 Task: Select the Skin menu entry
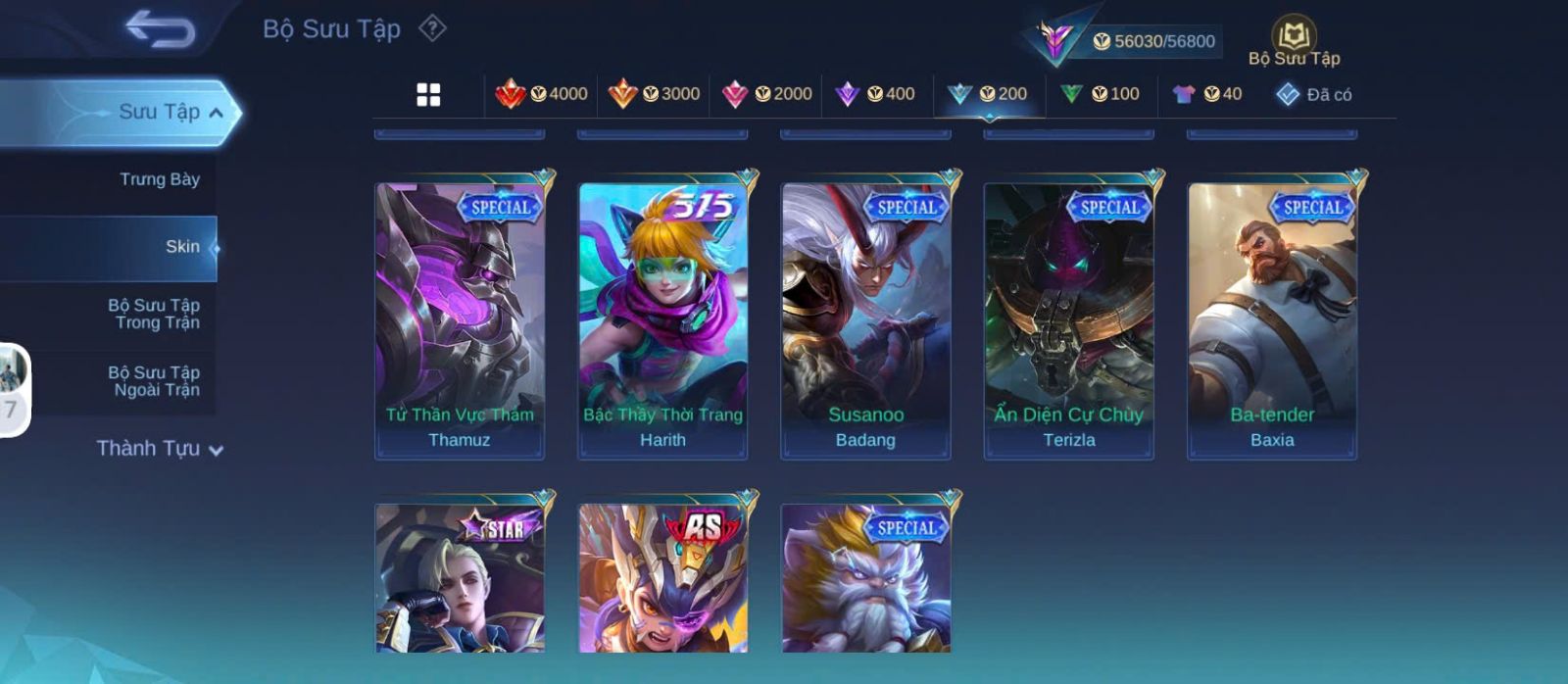pyautogui.click(x=182, y=247)
